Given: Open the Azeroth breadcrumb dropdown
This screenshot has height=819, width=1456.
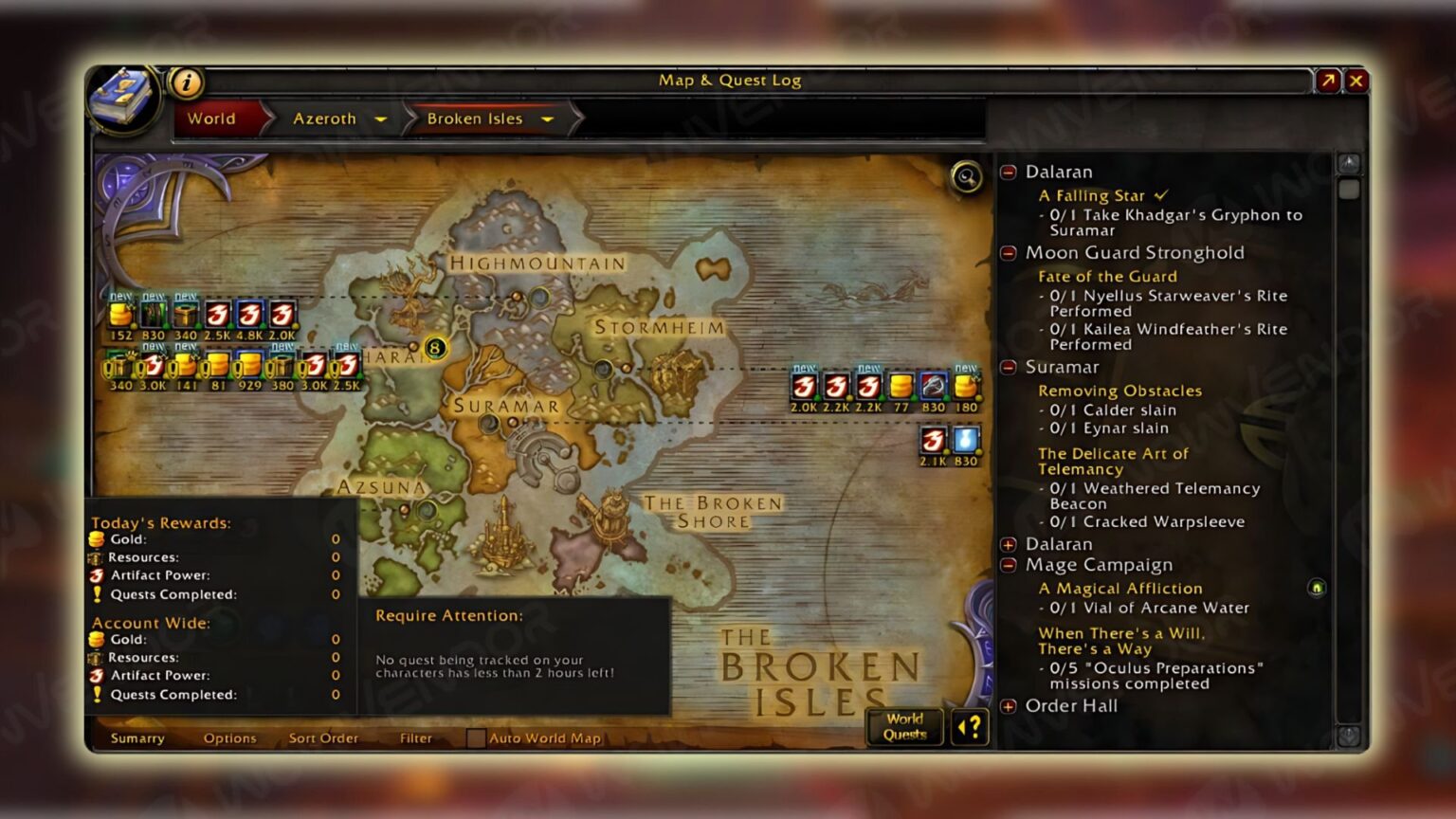Looking at the screenshot, I should click(x=380, y=119).
